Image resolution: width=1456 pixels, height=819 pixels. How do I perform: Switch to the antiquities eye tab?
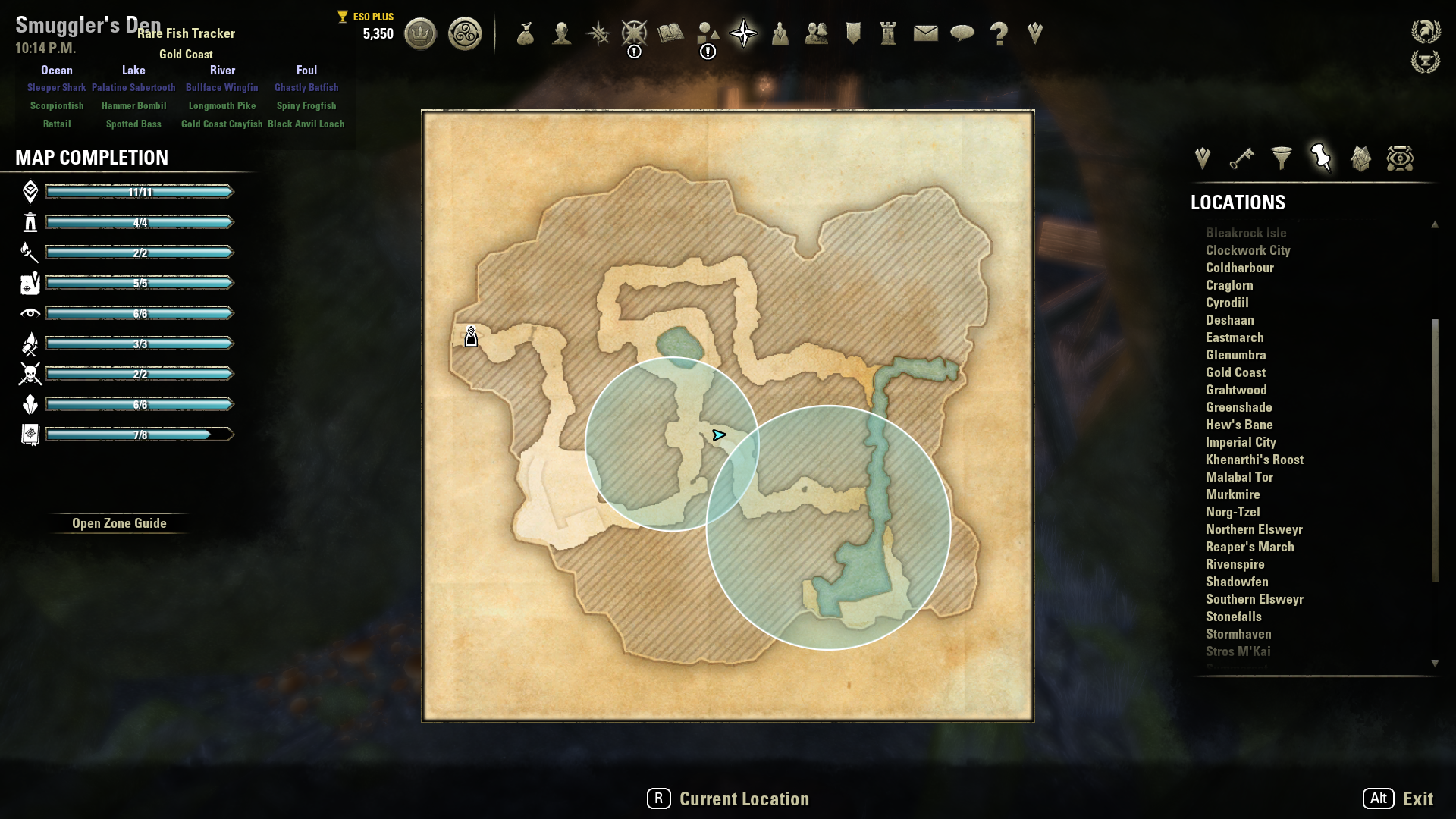click(1400, 158)
